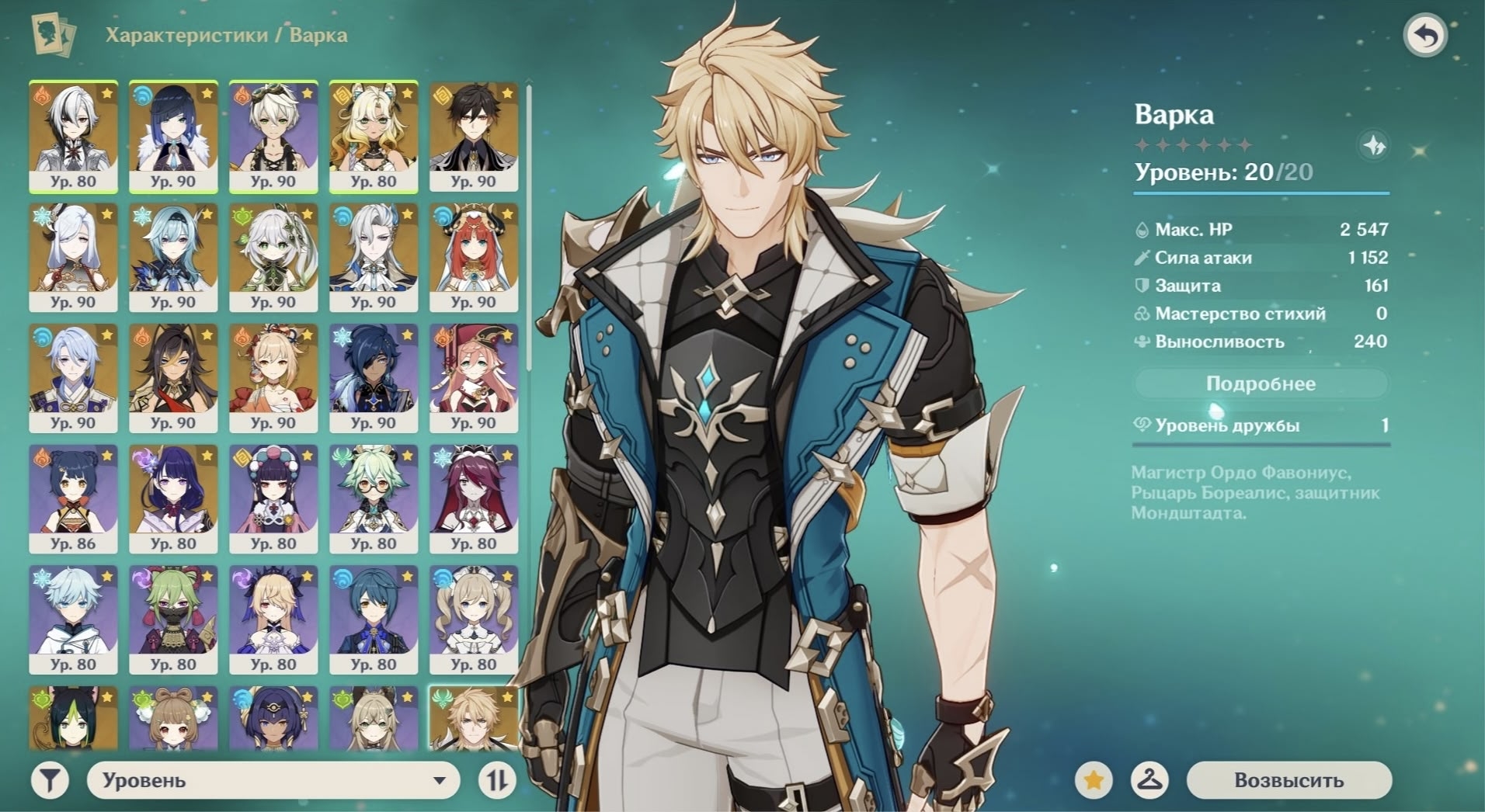Open the character filter funnel

pyautogui.click(x=50, y=780)
